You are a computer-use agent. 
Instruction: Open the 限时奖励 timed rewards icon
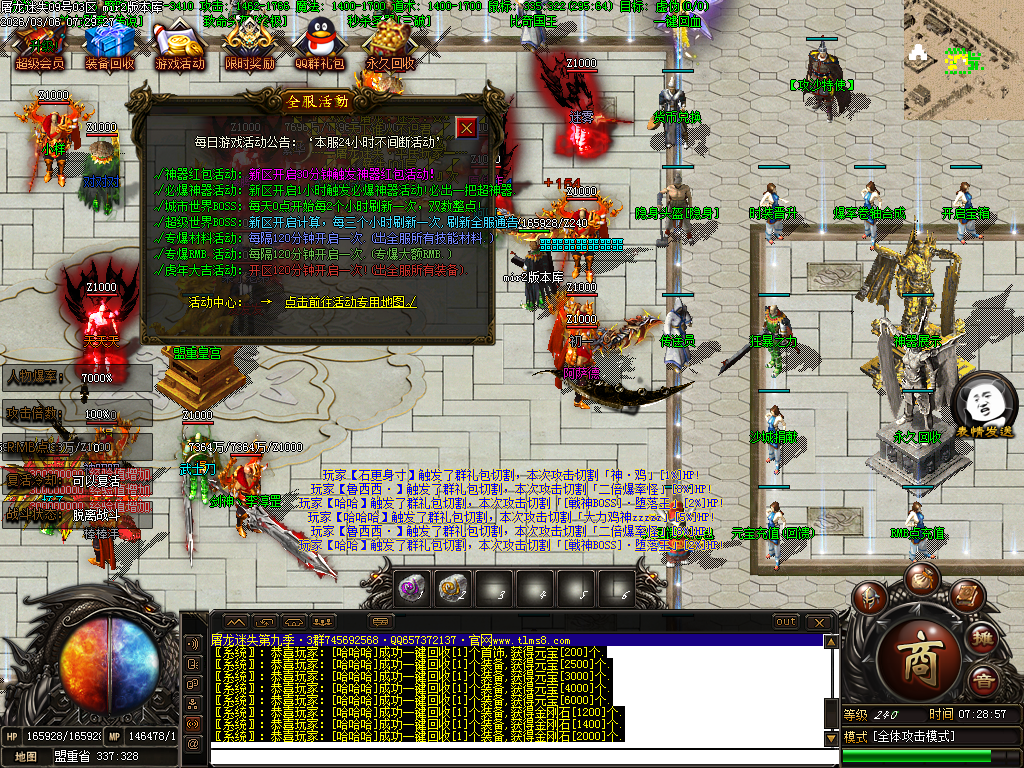tap(249, 46)
